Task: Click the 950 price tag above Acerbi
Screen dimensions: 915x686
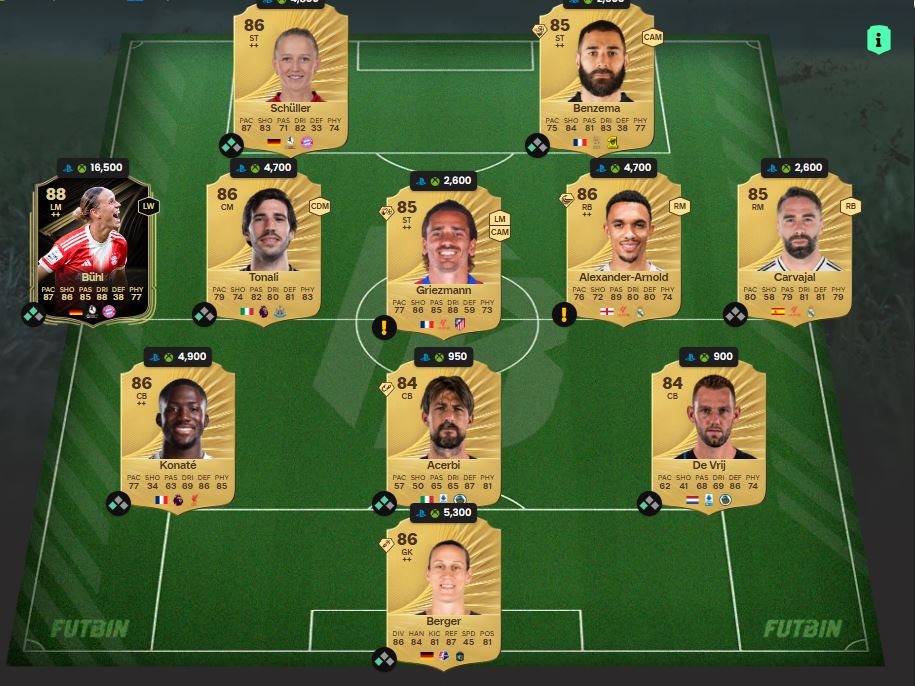Action: (444, 356)
